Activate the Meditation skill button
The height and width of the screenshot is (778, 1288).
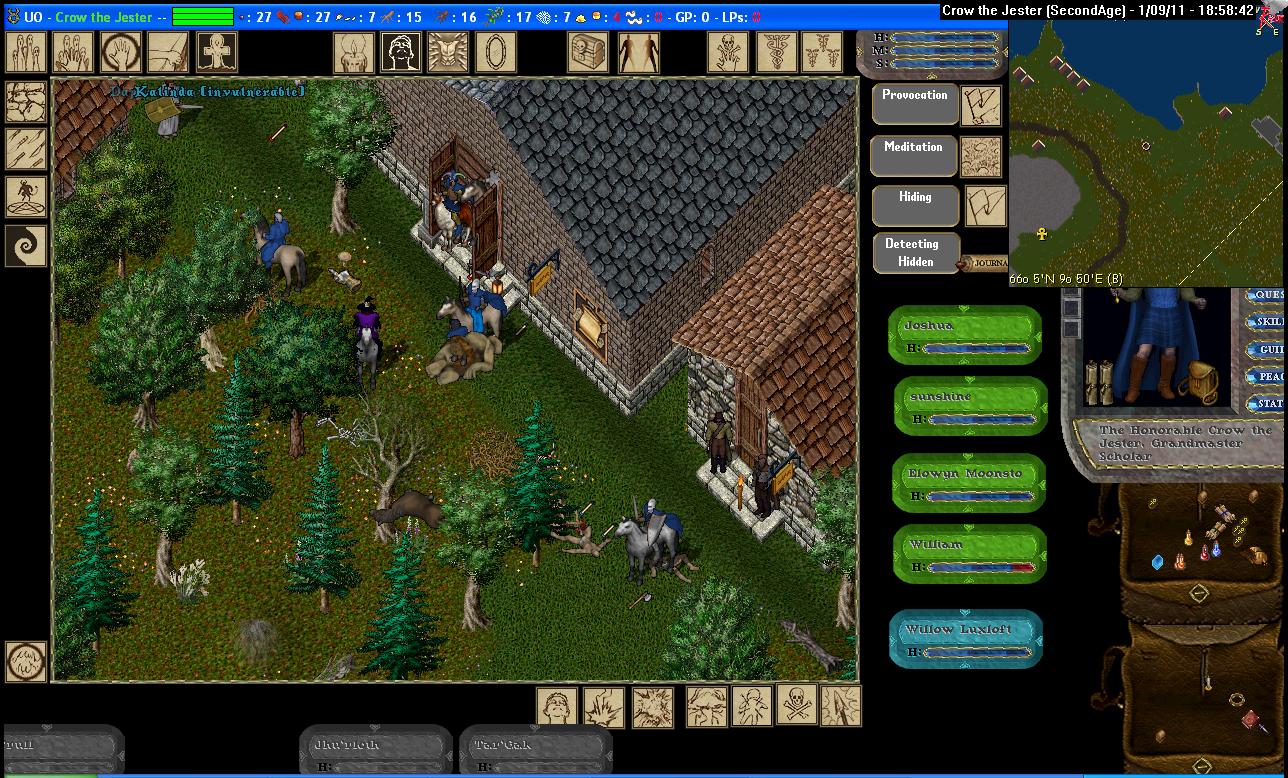914,155
